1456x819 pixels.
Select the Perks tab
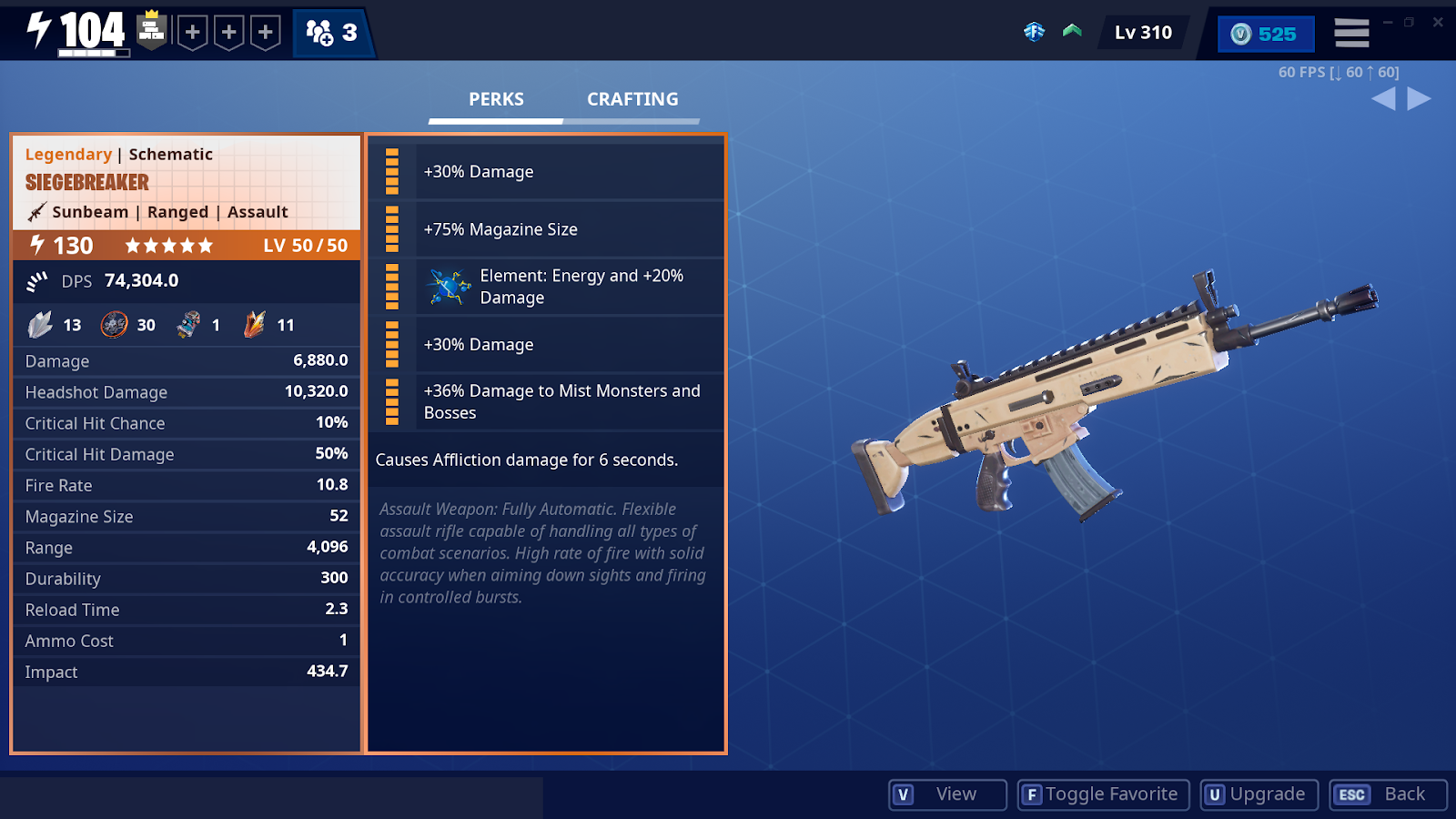click(496, 99)
